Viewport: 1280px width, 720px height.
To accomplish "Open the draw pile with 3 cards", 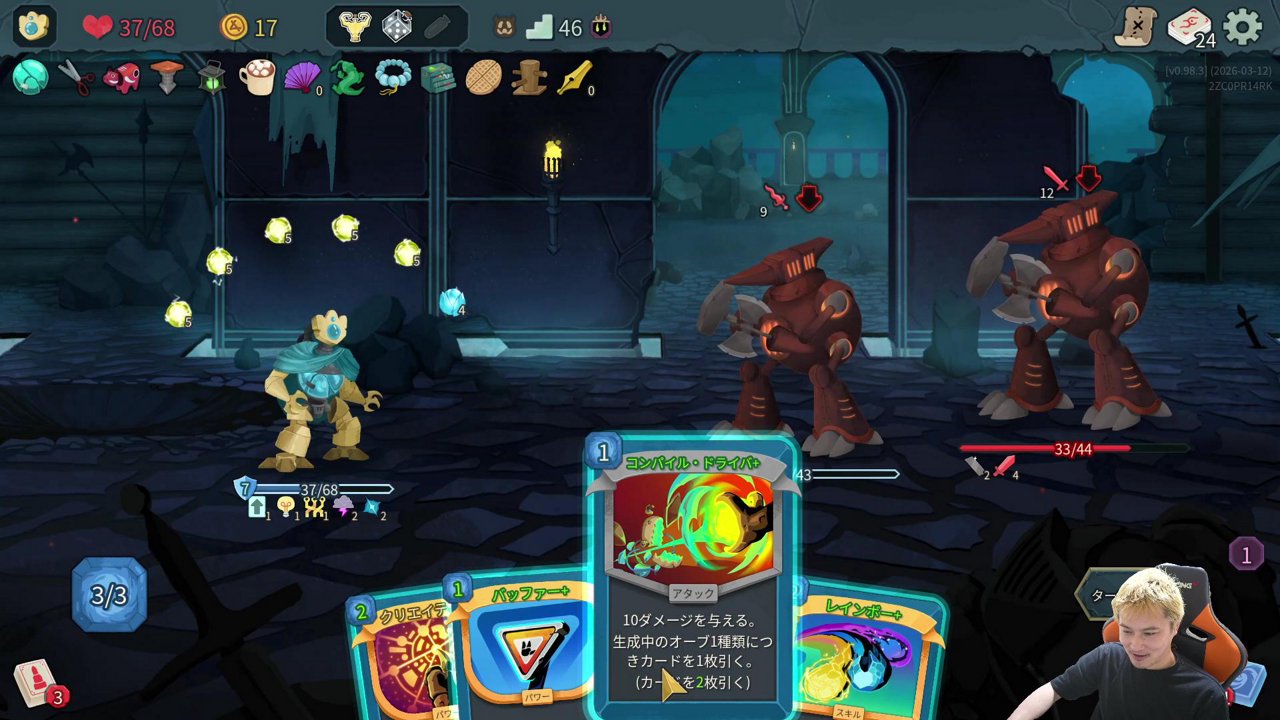I will [36, 684].
